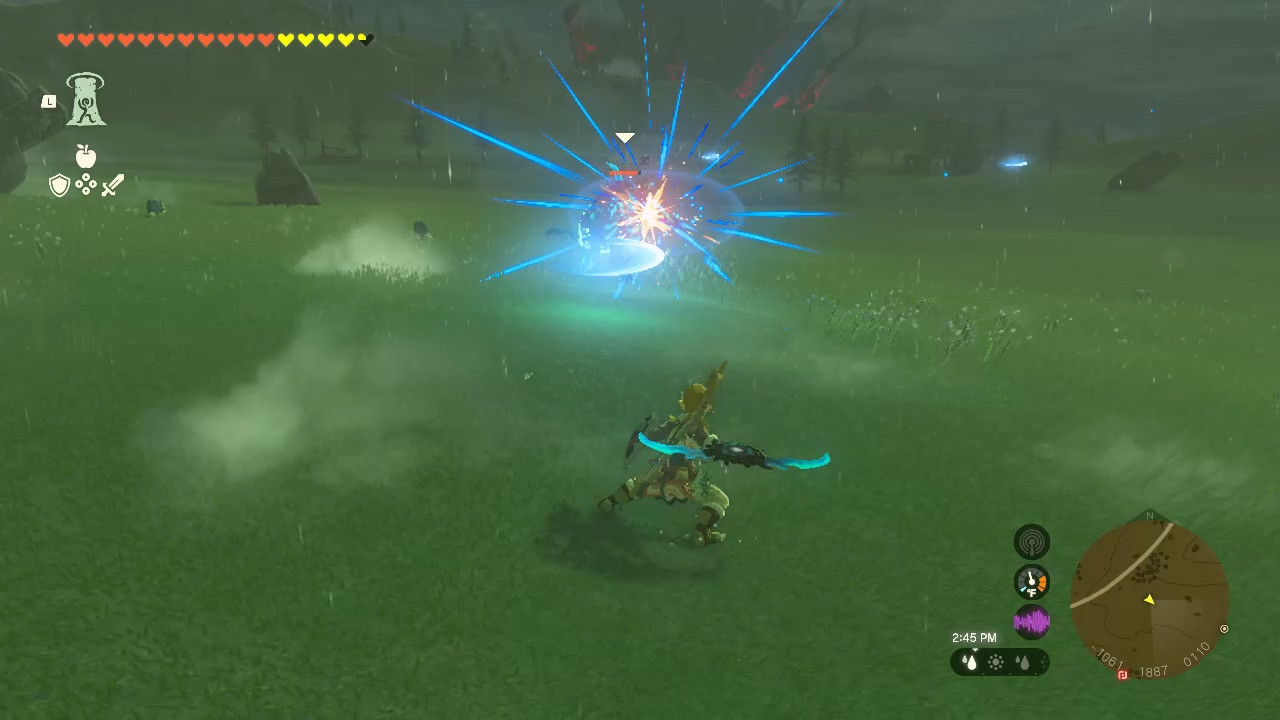Image resolution: width=1280 pixels, height=720 pixels.
Task: Click the white circle on the minimap edge
Action: [1224, 628]
